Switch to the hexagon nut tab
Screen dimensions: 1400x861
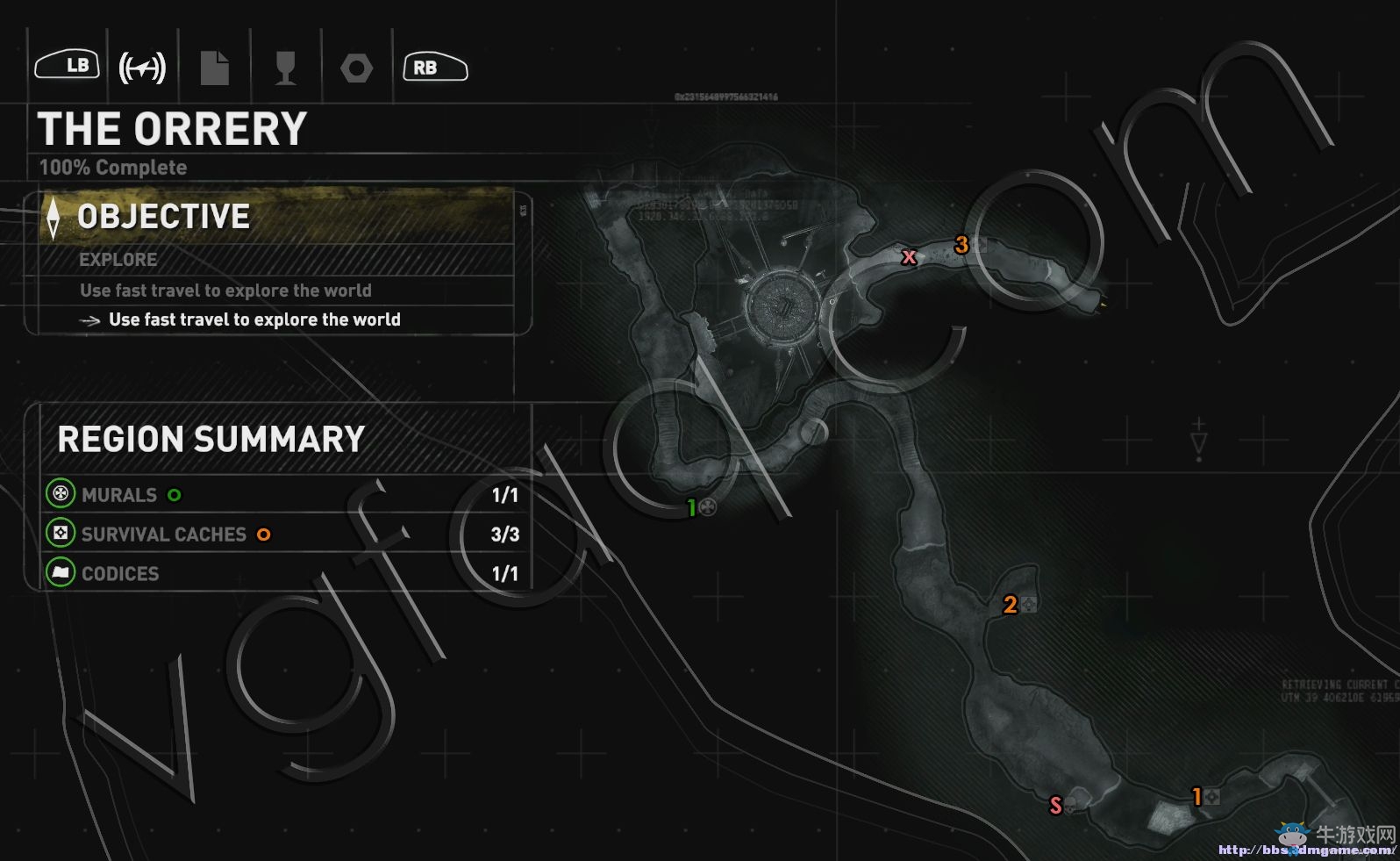point(356,68)
